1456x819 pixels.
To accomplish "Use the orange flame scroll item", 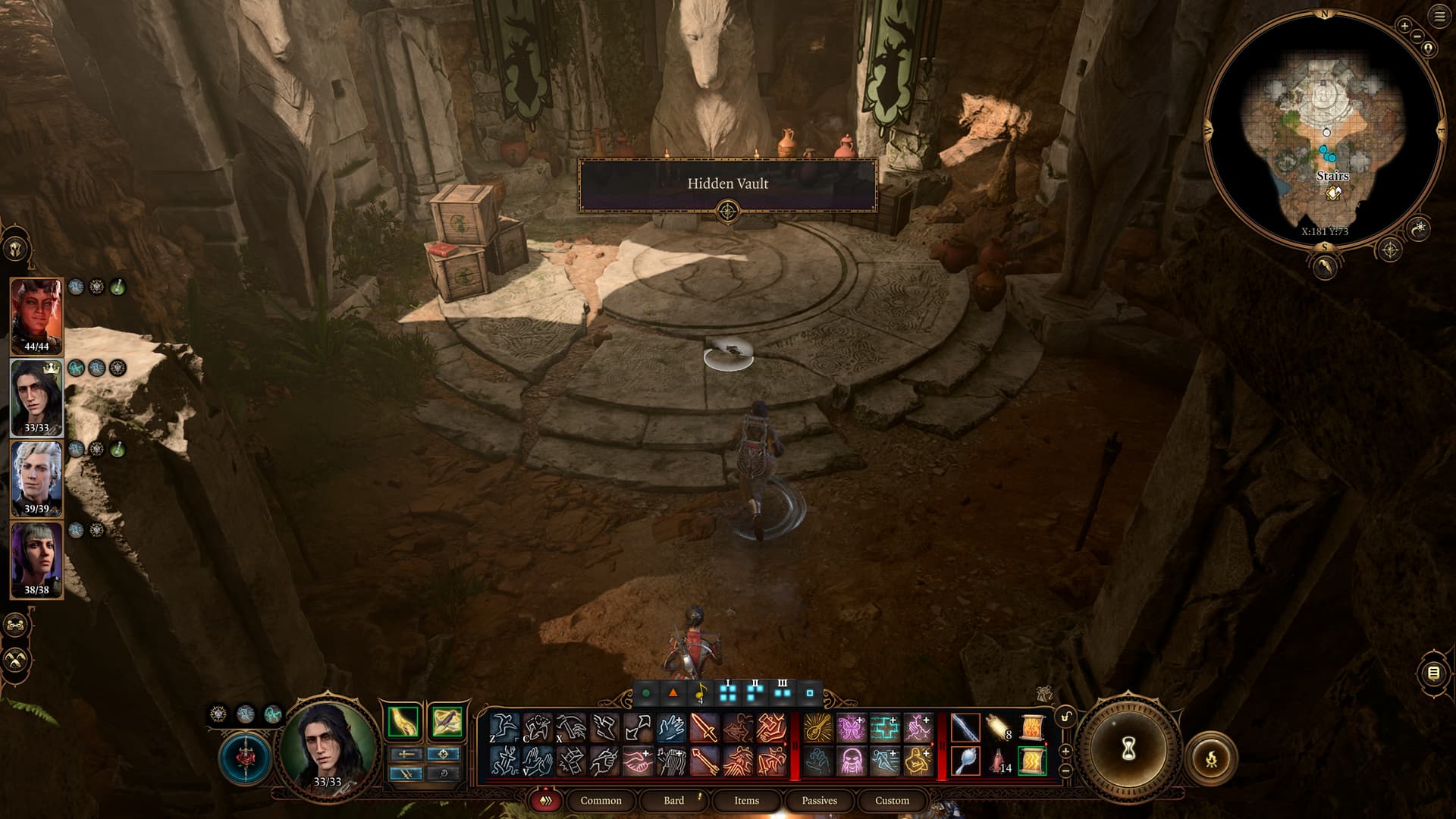I will pyautogui.click(x=1032, y=728).
